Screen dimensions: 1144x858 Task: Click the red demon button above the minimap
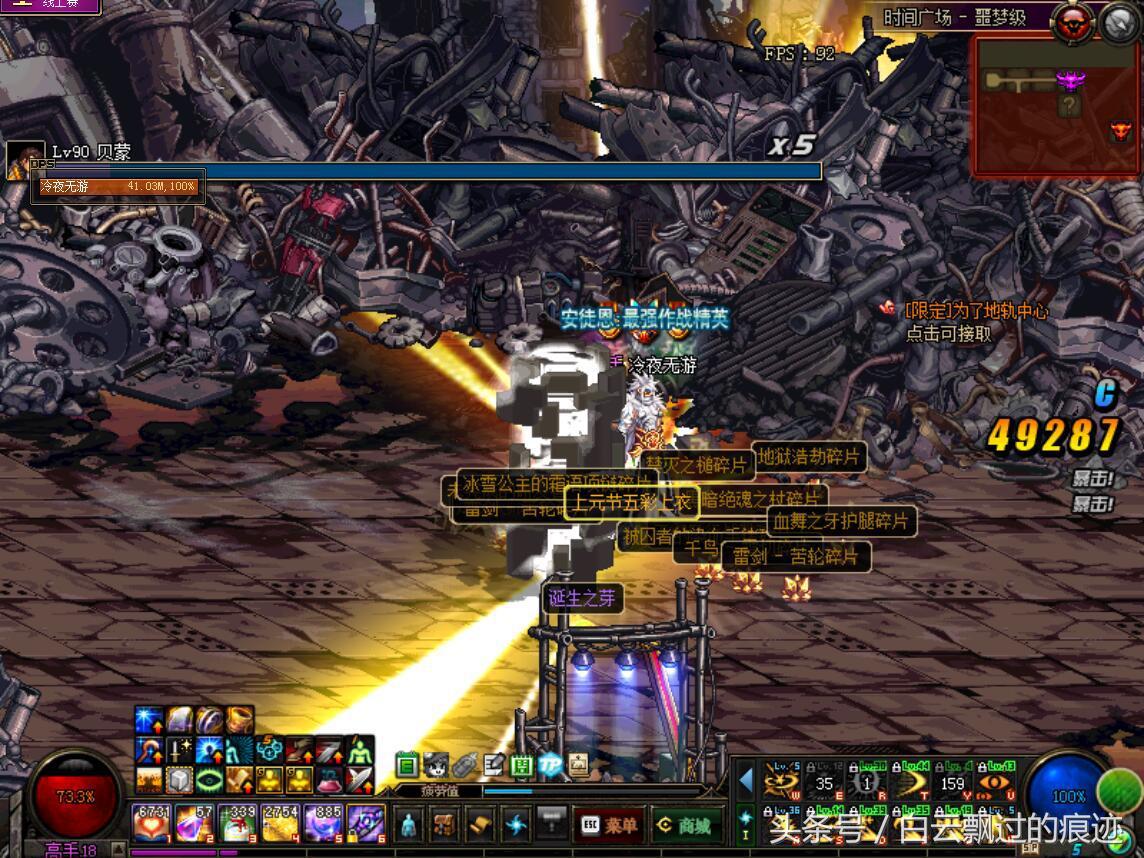pos(1072,22)
